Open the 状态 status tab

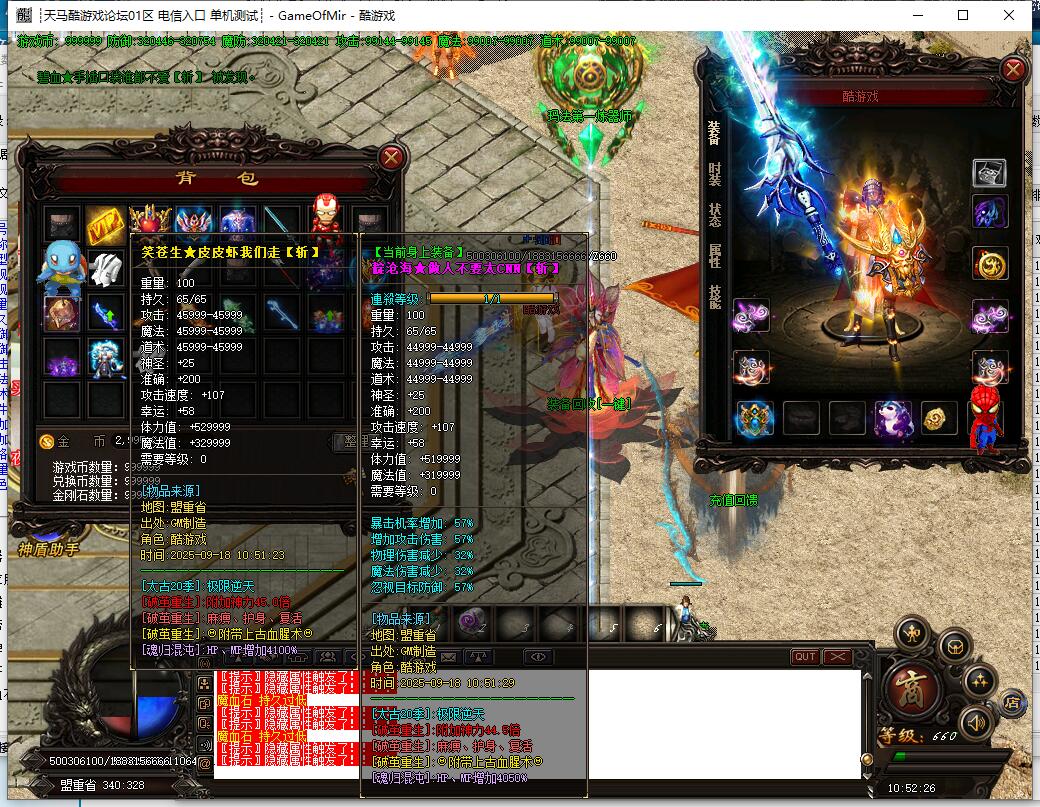[714, 214]
